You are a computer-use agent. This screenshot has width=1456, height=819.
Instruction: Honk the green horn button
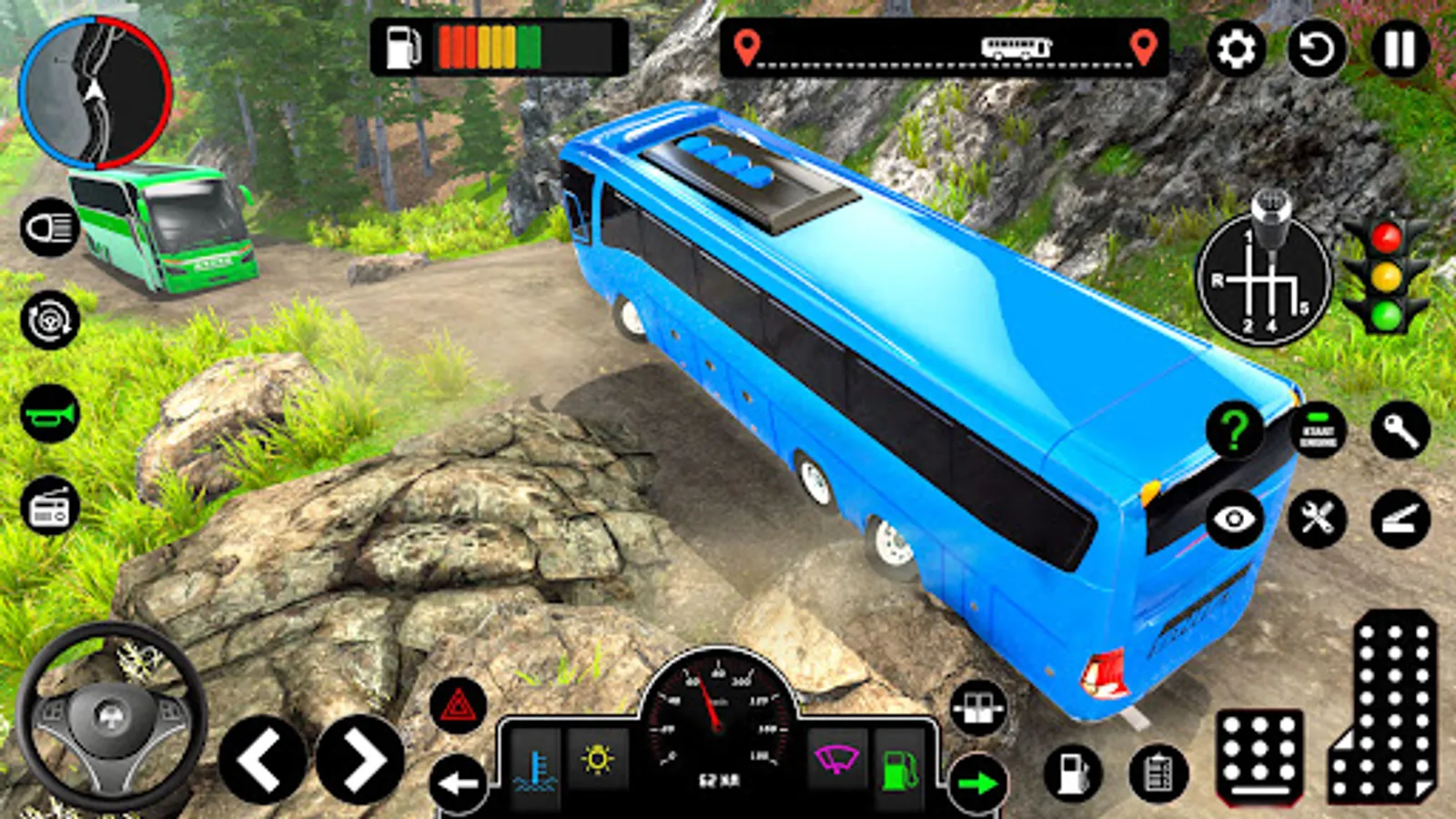click(x=50, y=414)
